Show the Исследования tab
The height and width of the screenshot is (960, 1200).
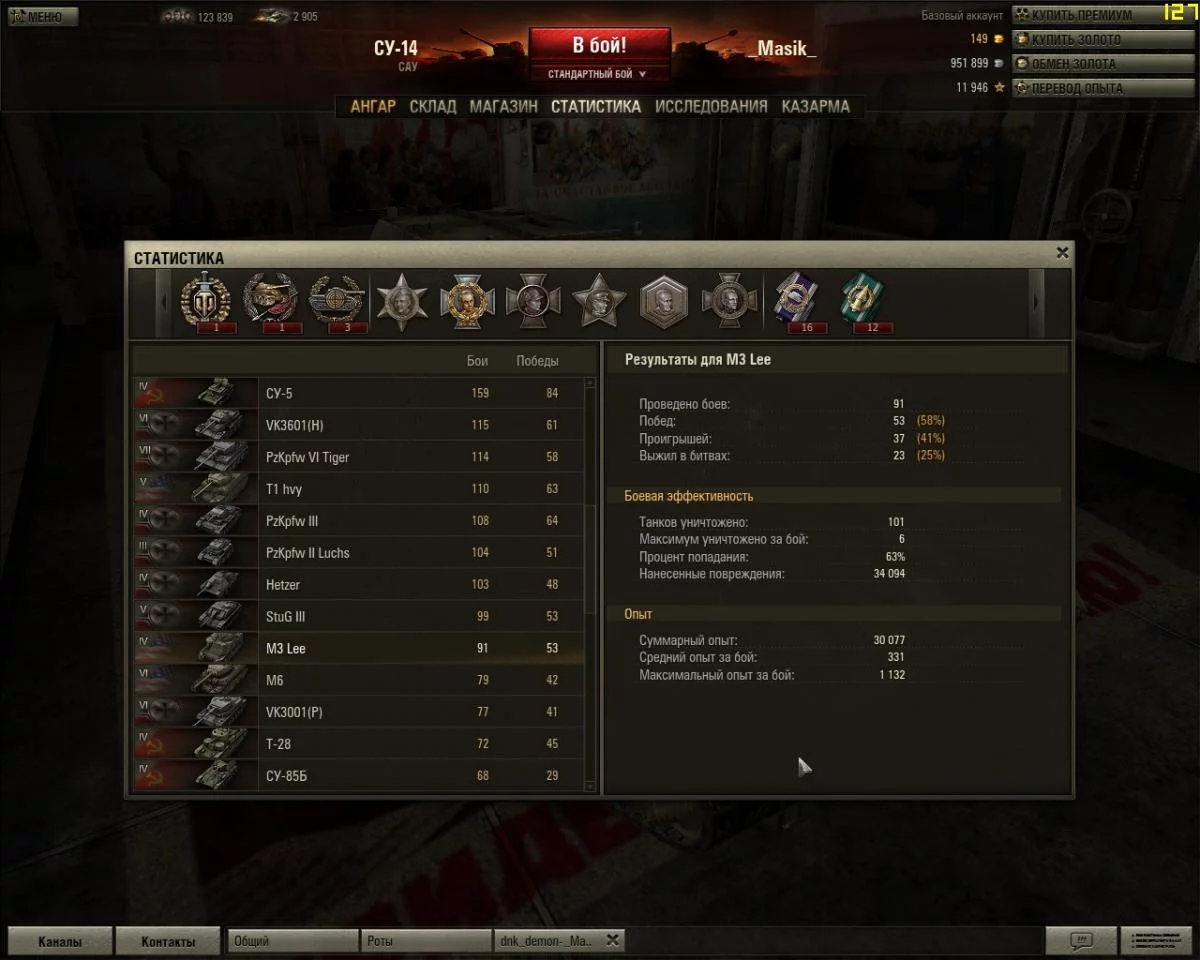[x=711, y=106]
